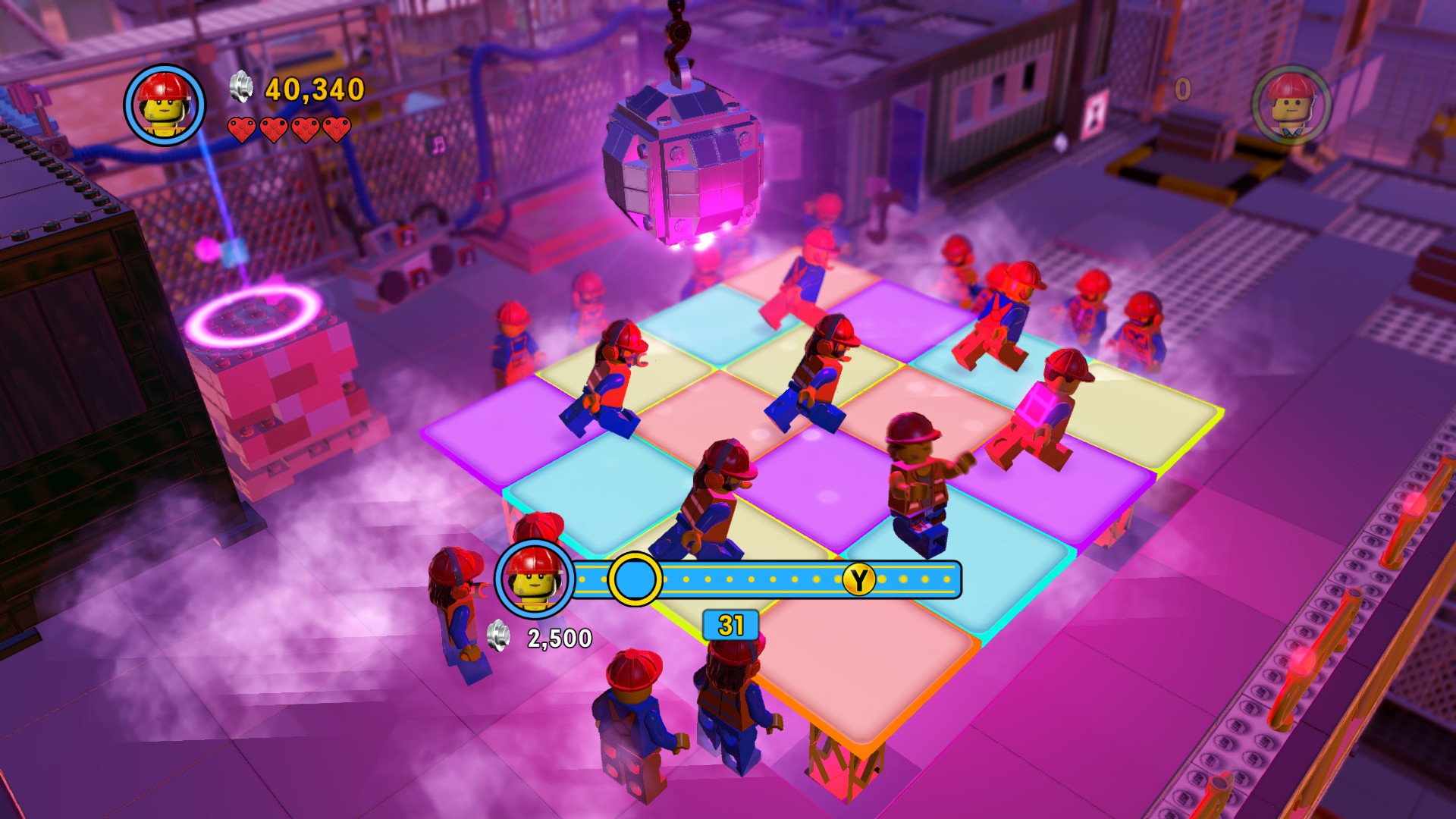Select the construction worker portrait beside rhythm bar
This screenshot has height=819, width=1456.
[533, 579]
